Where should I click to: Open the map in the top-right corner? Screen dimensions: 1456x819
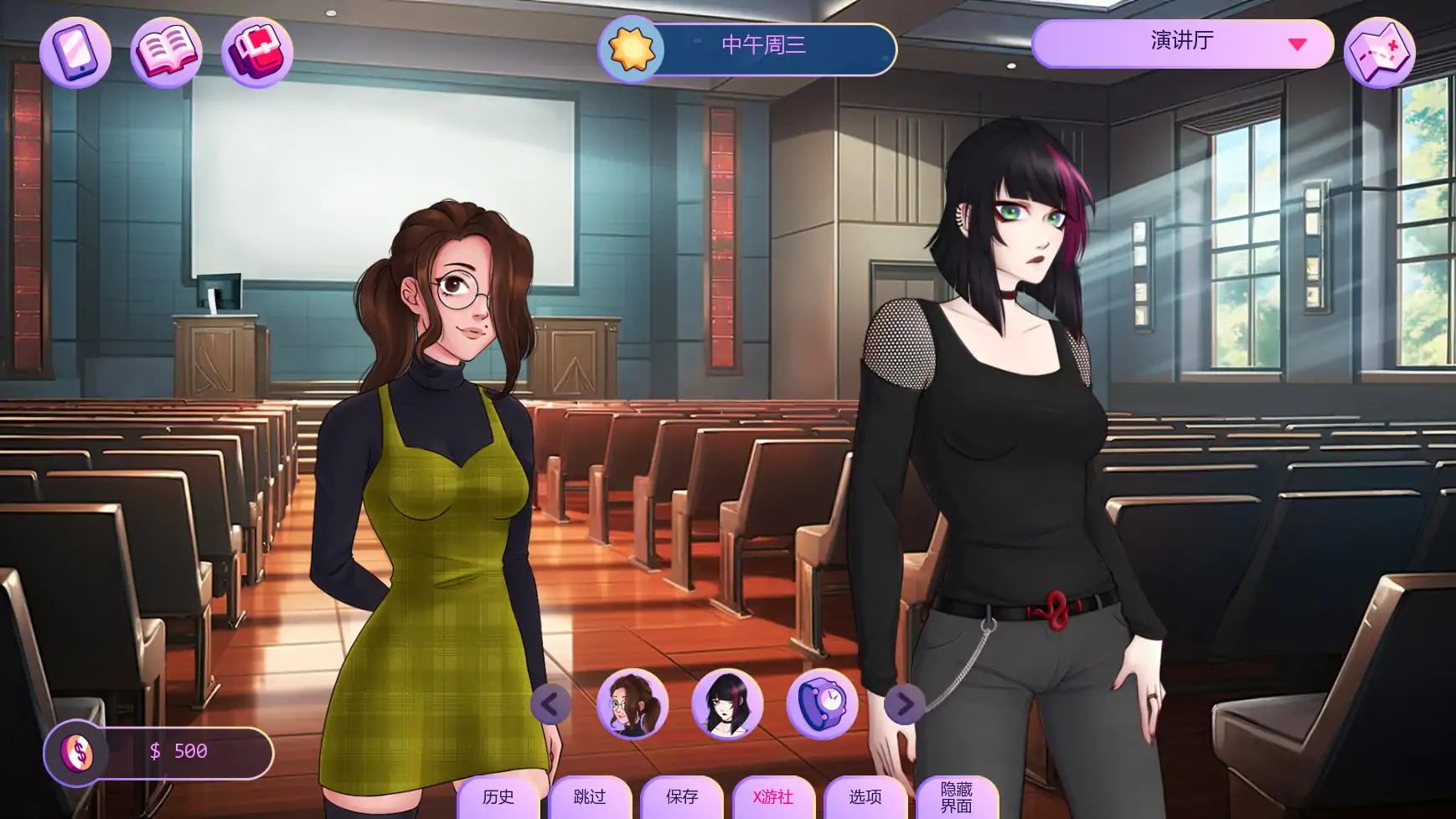point(1381,52)
